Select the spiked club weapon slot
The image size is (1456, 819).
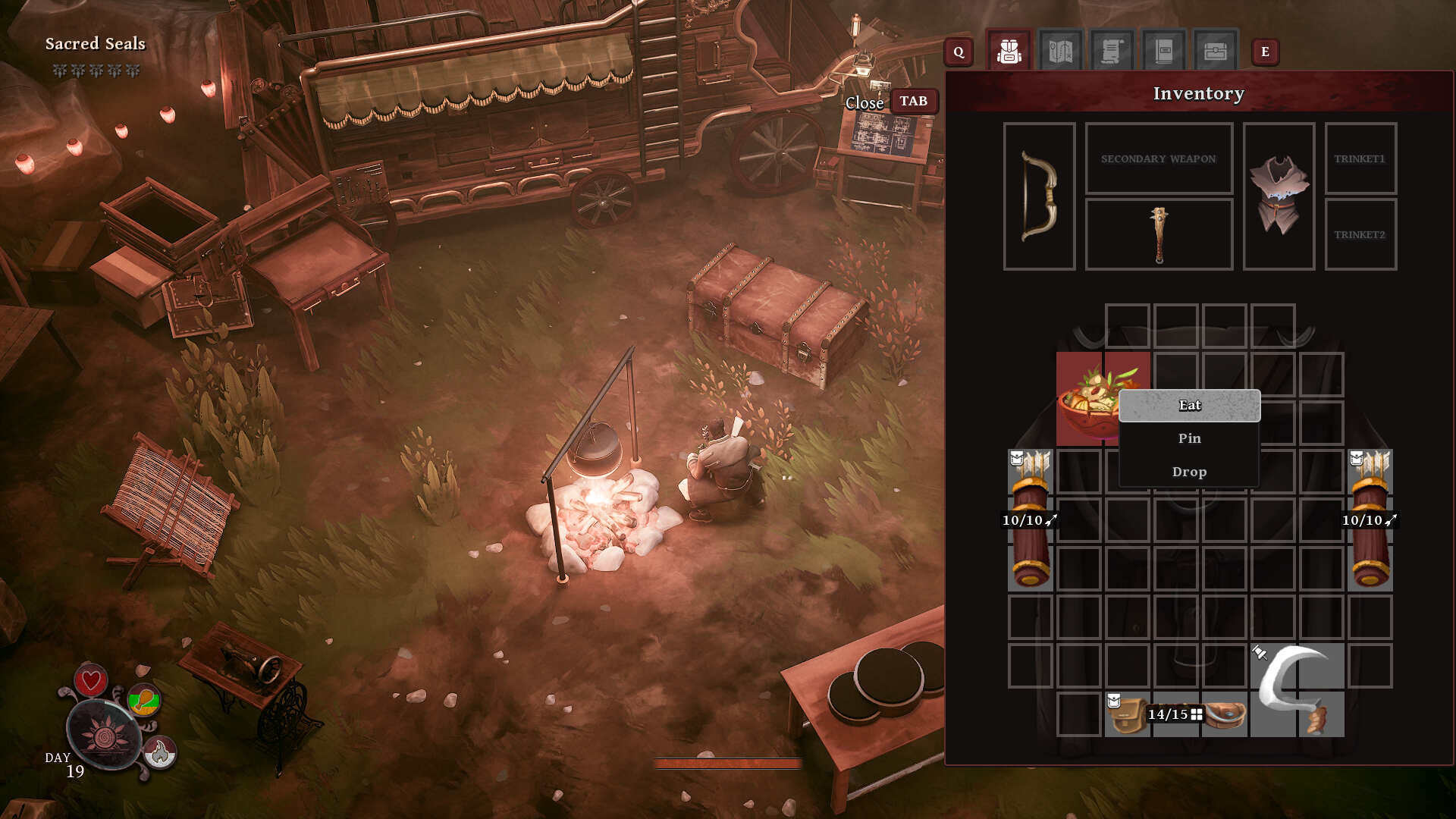click(1159, 234)
